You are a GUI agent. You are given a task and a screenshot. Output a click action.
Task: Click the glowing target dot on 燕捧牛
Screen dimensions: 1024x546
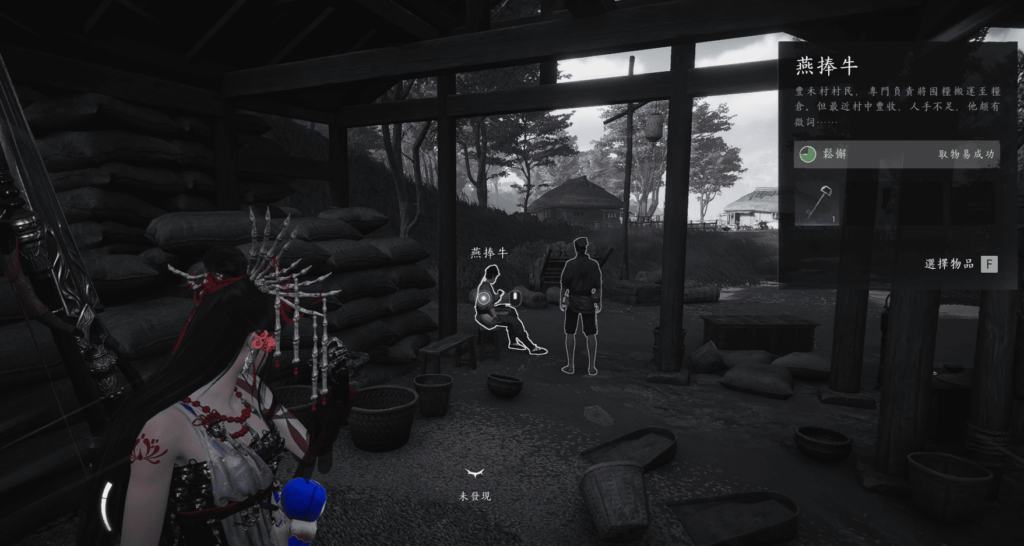(484, 297)
